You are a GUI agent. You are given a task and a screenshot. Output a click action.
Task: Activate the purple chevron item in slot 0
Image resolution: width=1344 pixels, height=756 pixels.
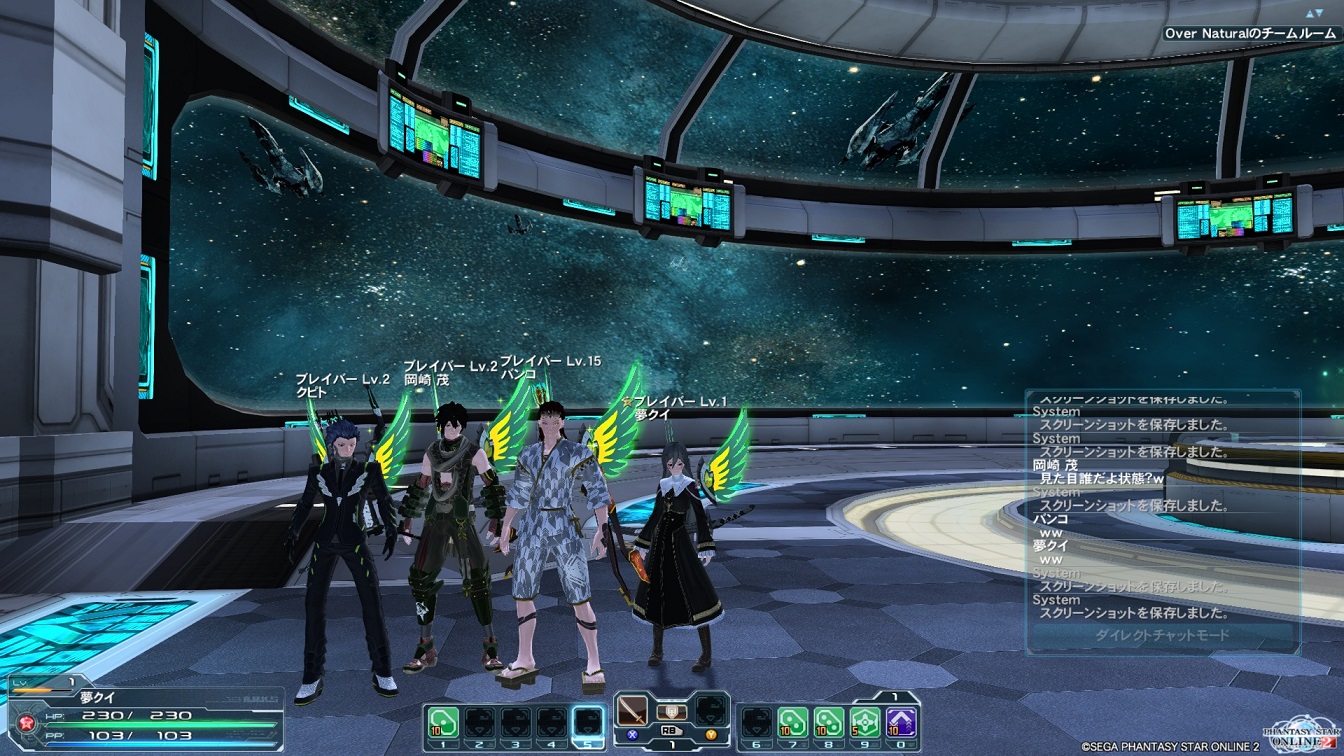click(x=901, y=721)
